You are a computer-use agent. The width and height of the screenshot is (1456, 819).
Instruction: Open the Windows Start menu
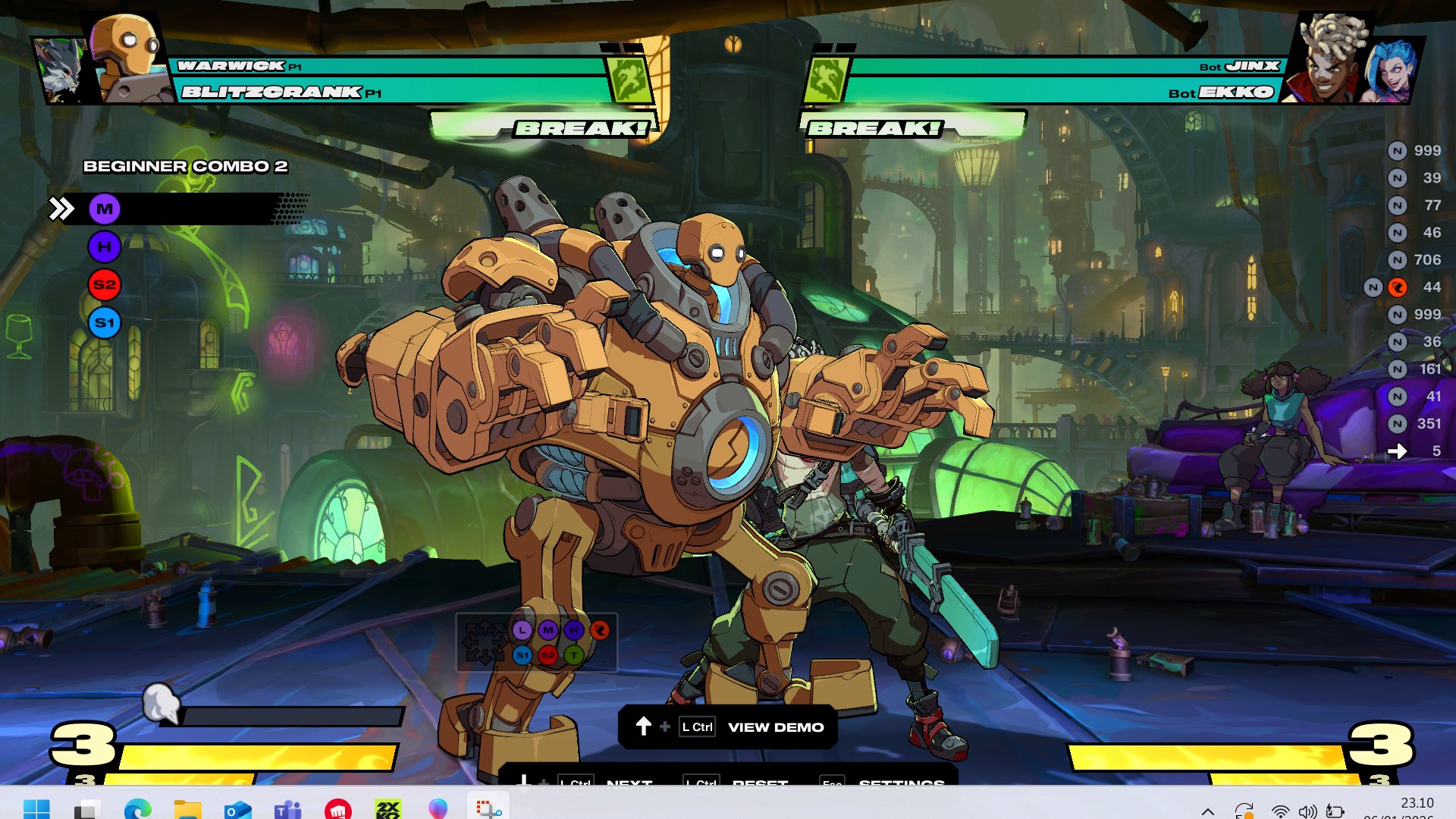coord(36,809)
